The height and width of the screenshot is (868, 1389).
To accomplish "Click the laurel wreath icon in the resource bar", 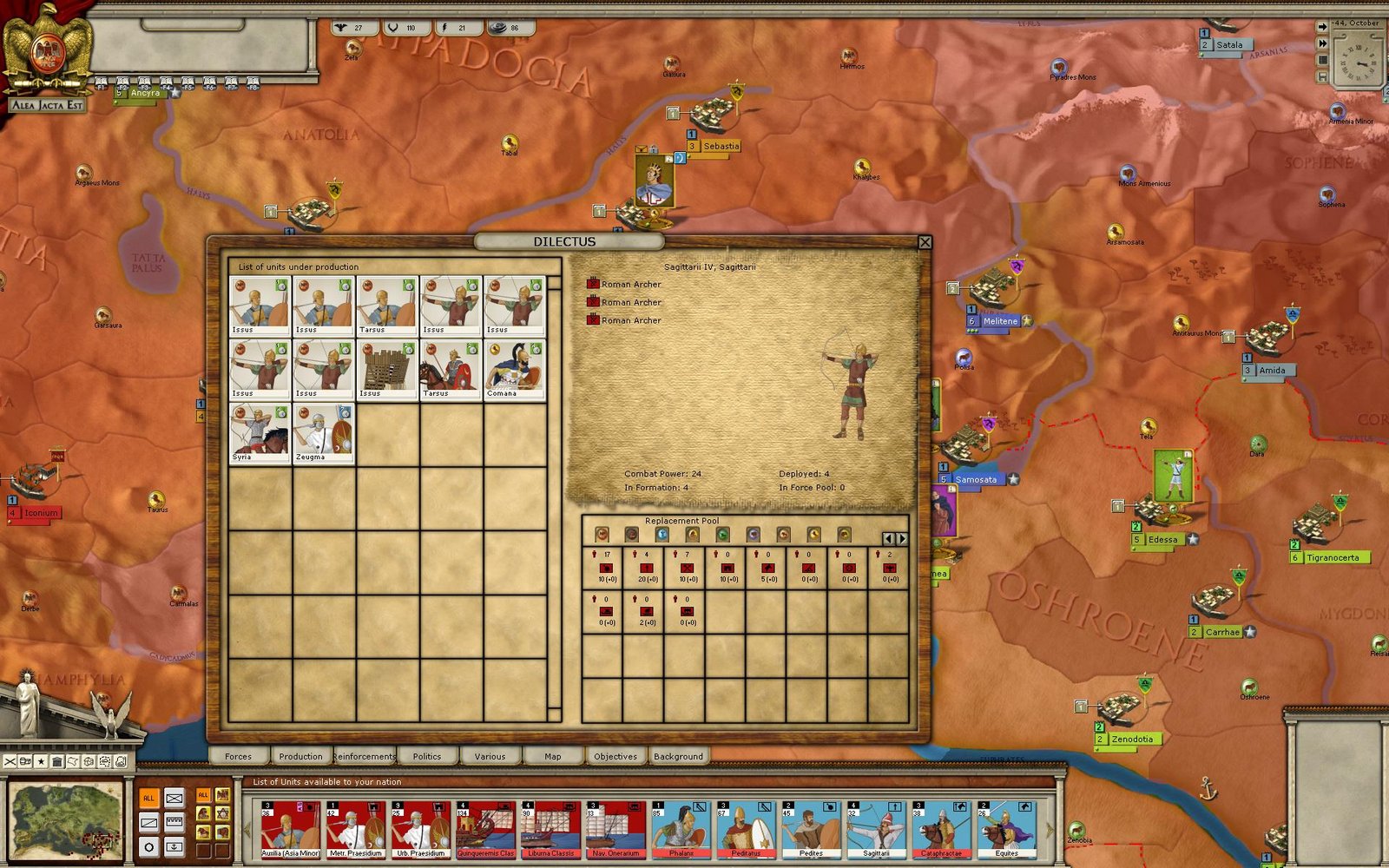I will pyautogui.click(x=393, y=27).
